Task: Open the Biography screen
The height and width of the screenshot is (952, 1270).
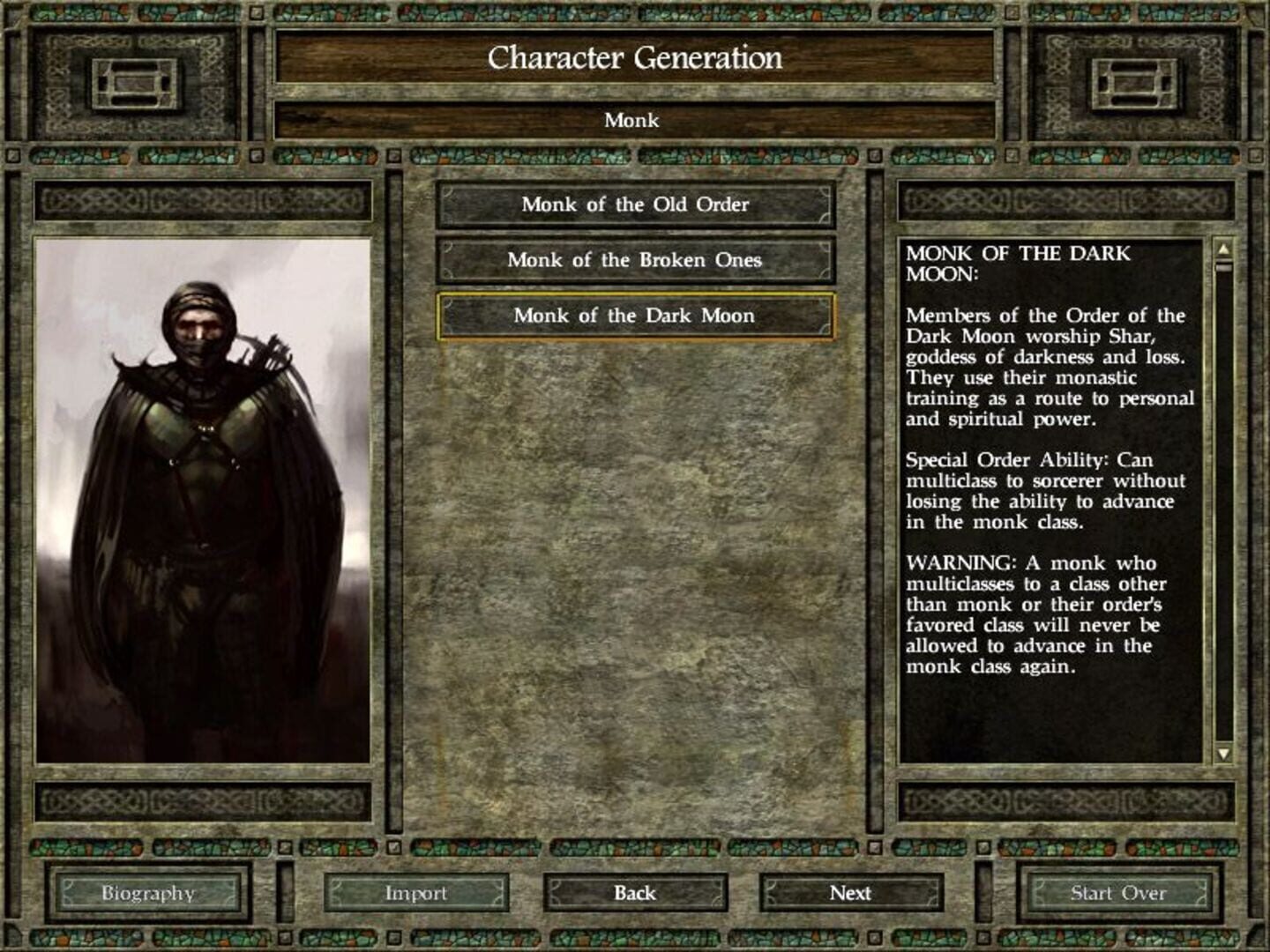Action: (x=149, y=893)
